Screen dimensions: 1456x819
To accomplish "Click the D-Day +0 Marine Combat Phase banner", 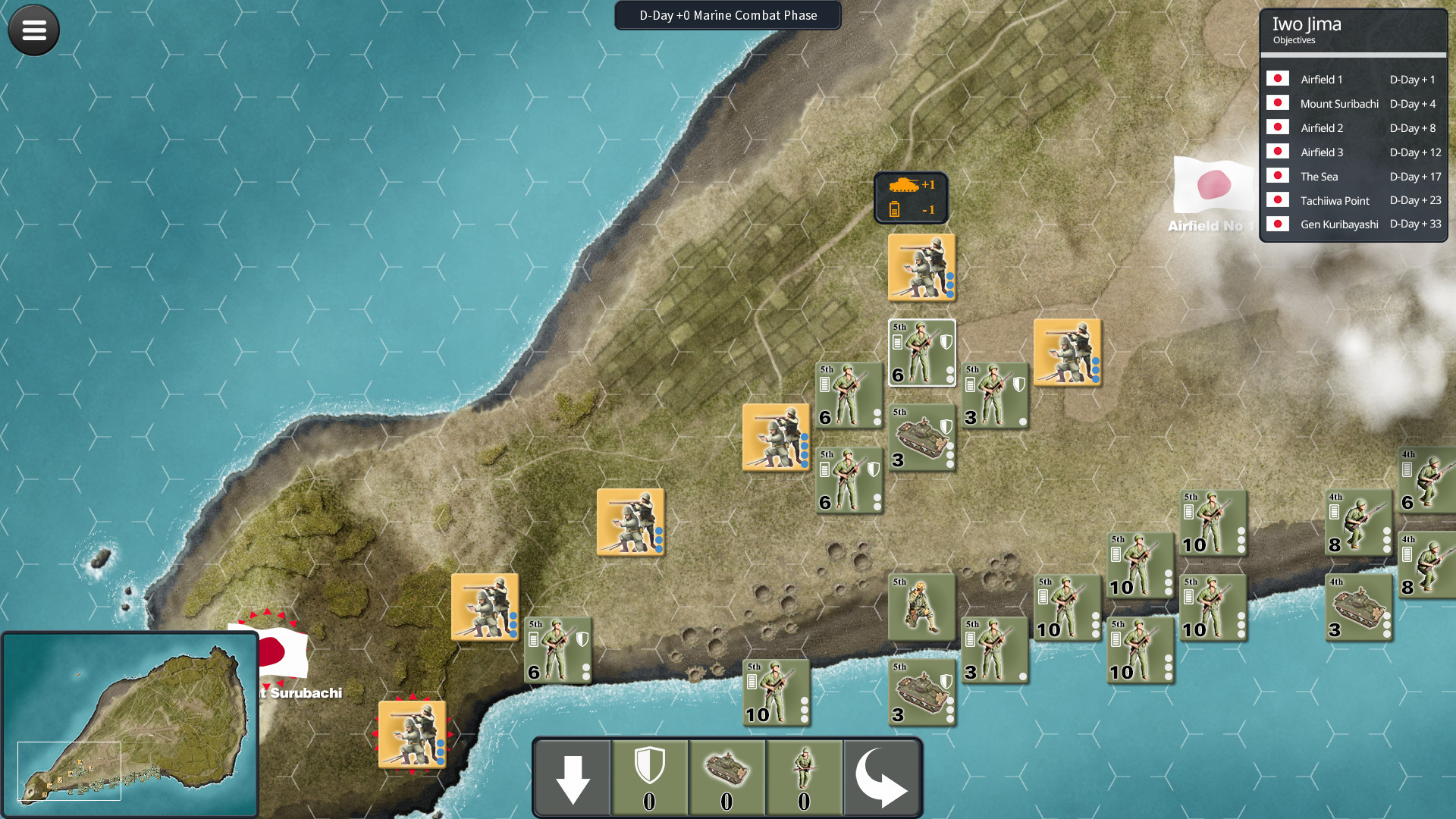I will 727,15.
